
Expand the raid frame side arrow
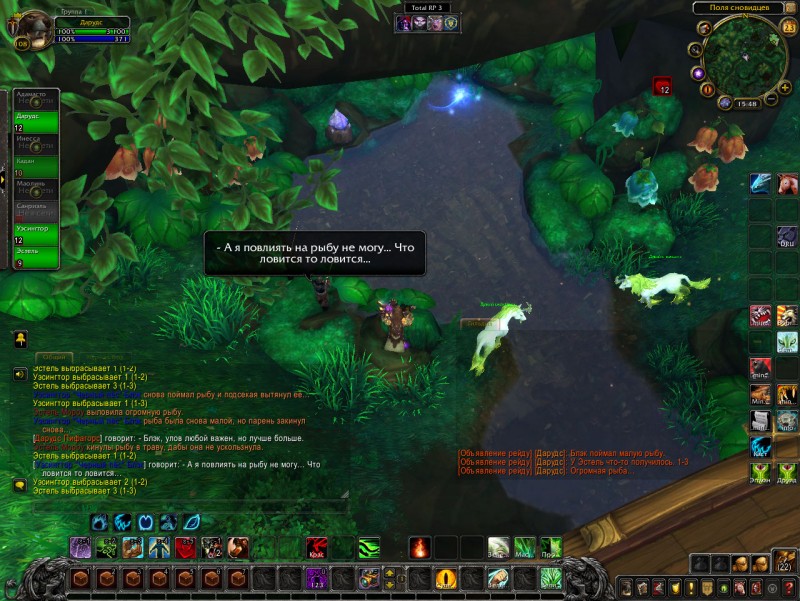(3, 180)
